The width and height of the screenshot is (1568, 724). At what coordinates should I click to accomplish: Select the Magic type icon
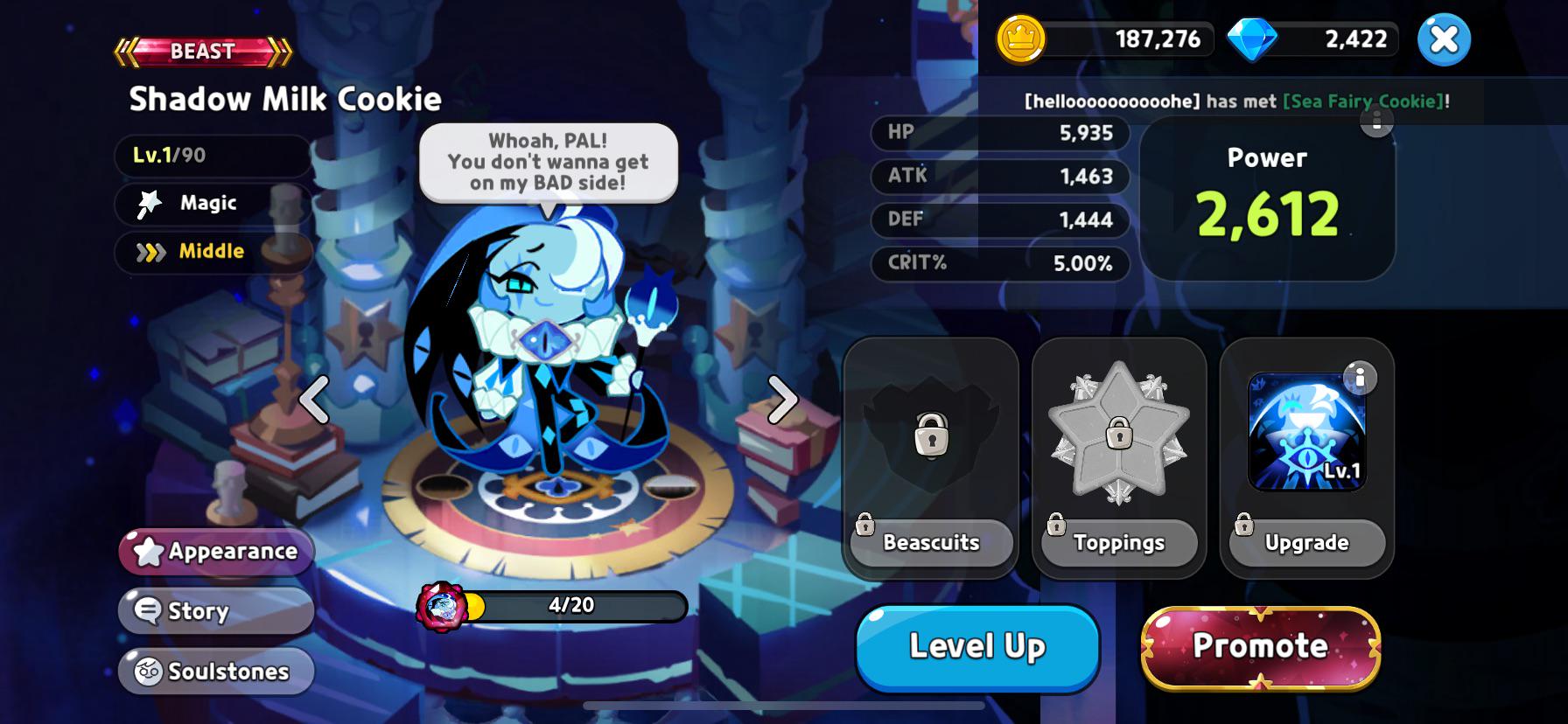(150, 203)
